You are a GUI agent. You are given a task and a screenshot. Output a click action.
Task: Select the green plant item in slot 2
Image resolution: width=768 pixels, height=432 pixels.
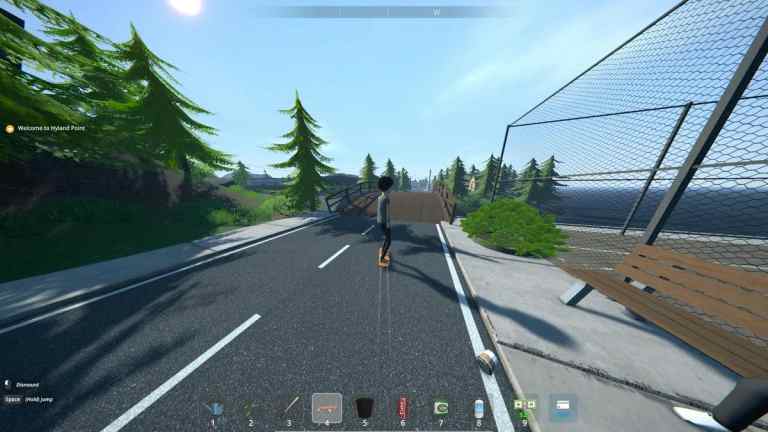(x=251, y=408)
